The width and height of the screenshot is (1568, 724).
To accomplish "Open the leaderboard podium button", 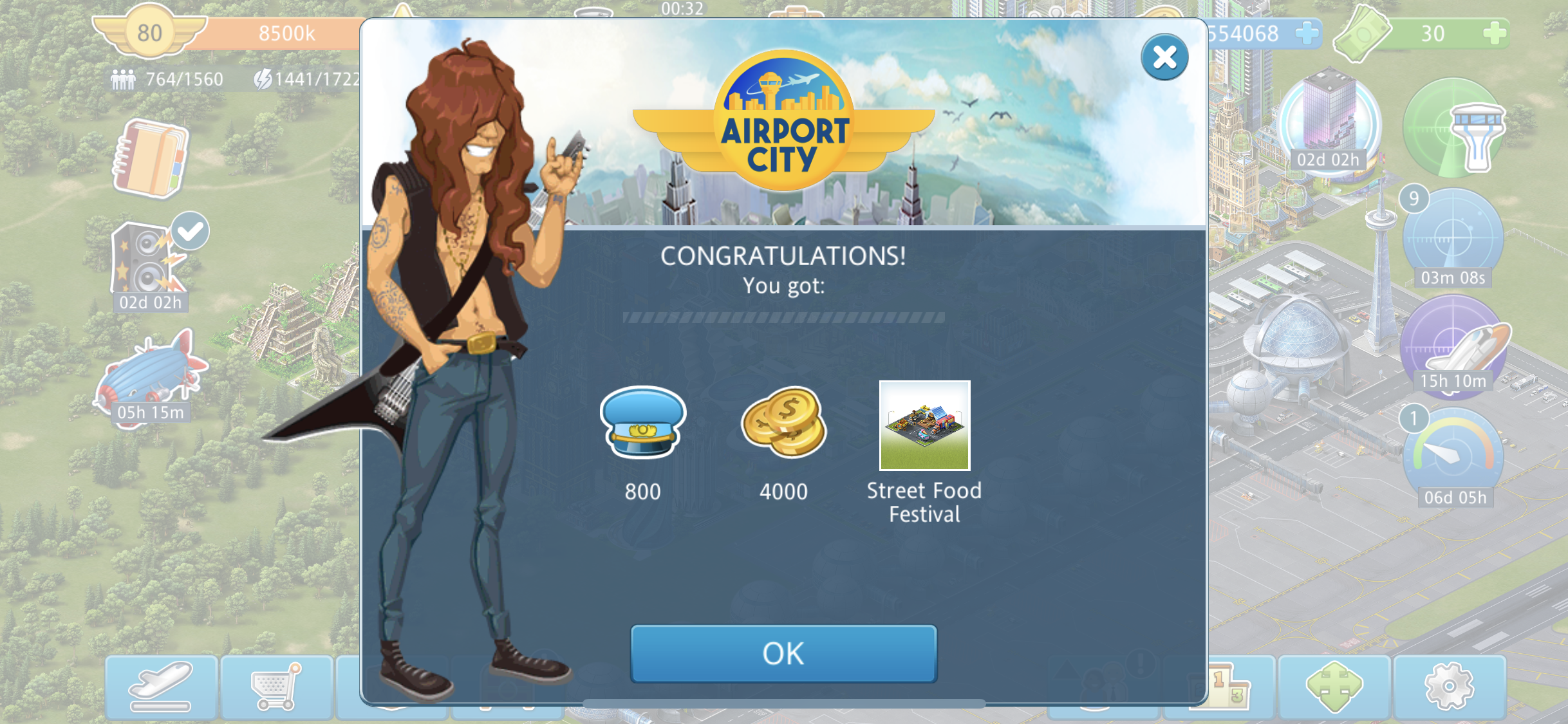I will [x=1229, y=687].
